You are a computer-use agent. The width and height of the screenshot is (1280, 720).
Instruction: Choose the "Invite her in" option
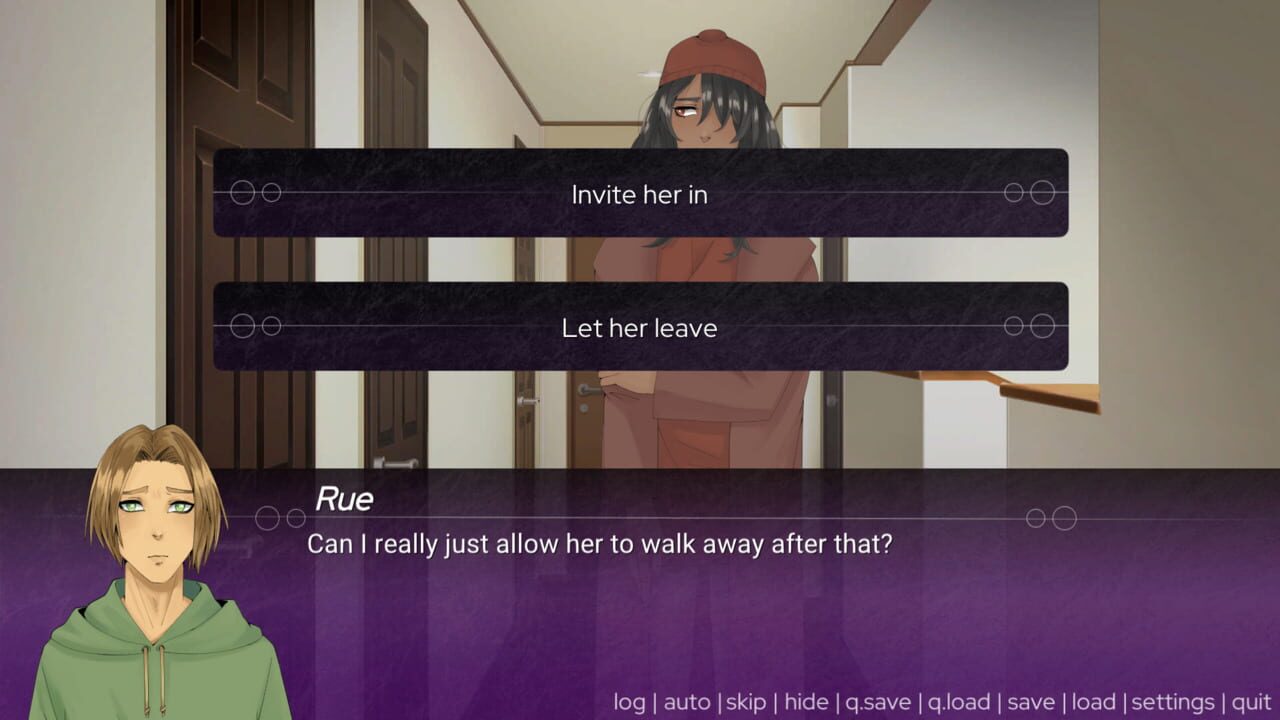(639, 195)
